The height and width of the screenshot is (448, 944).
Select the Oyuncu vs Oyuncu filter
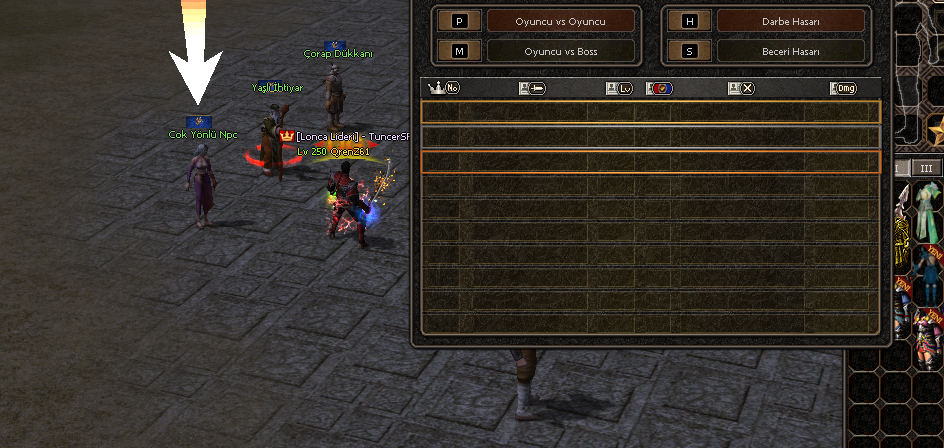coord(561,20)
